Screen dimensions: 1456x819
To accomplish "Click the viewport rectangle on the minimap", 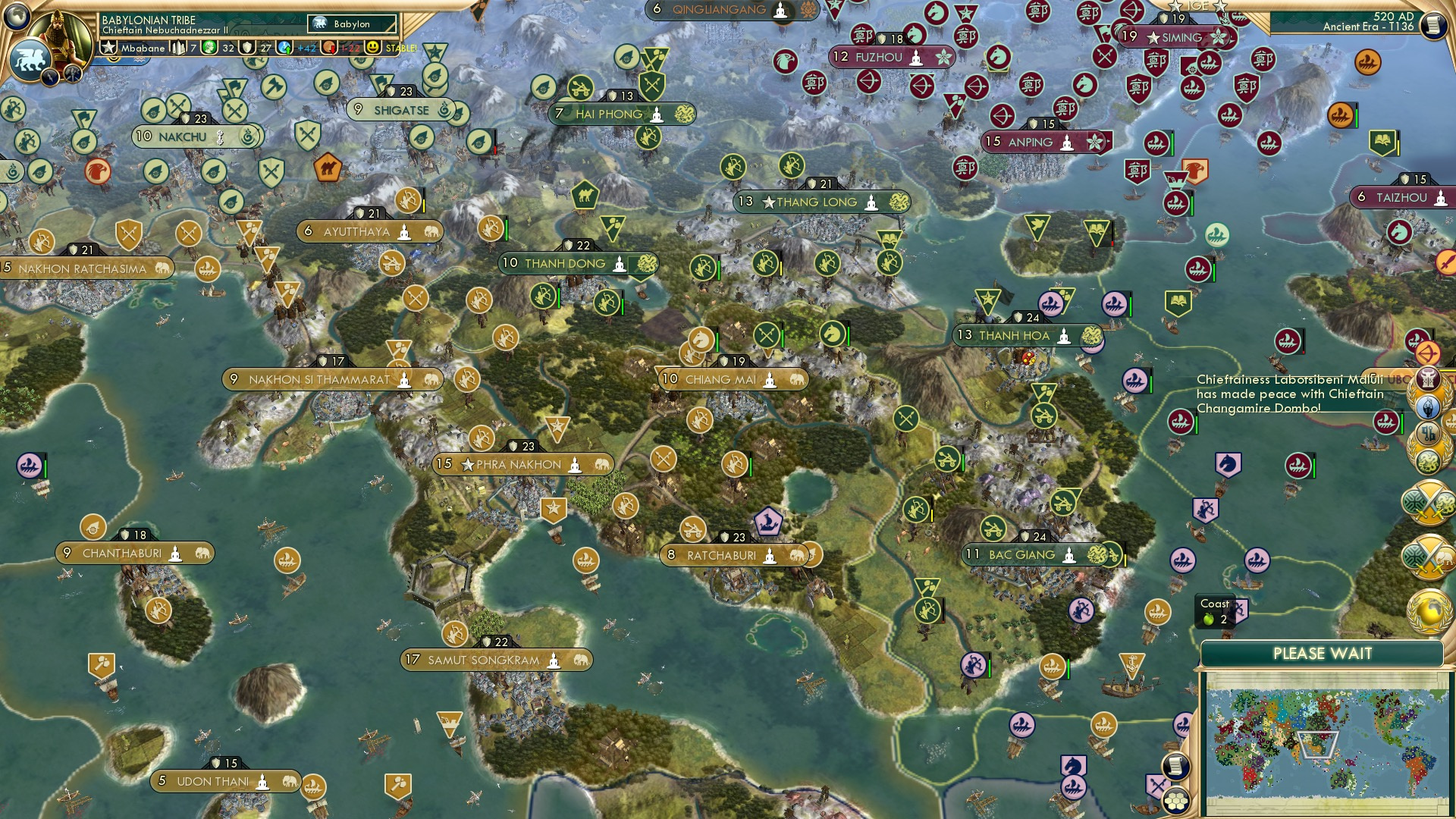I will coord(1318,745).
